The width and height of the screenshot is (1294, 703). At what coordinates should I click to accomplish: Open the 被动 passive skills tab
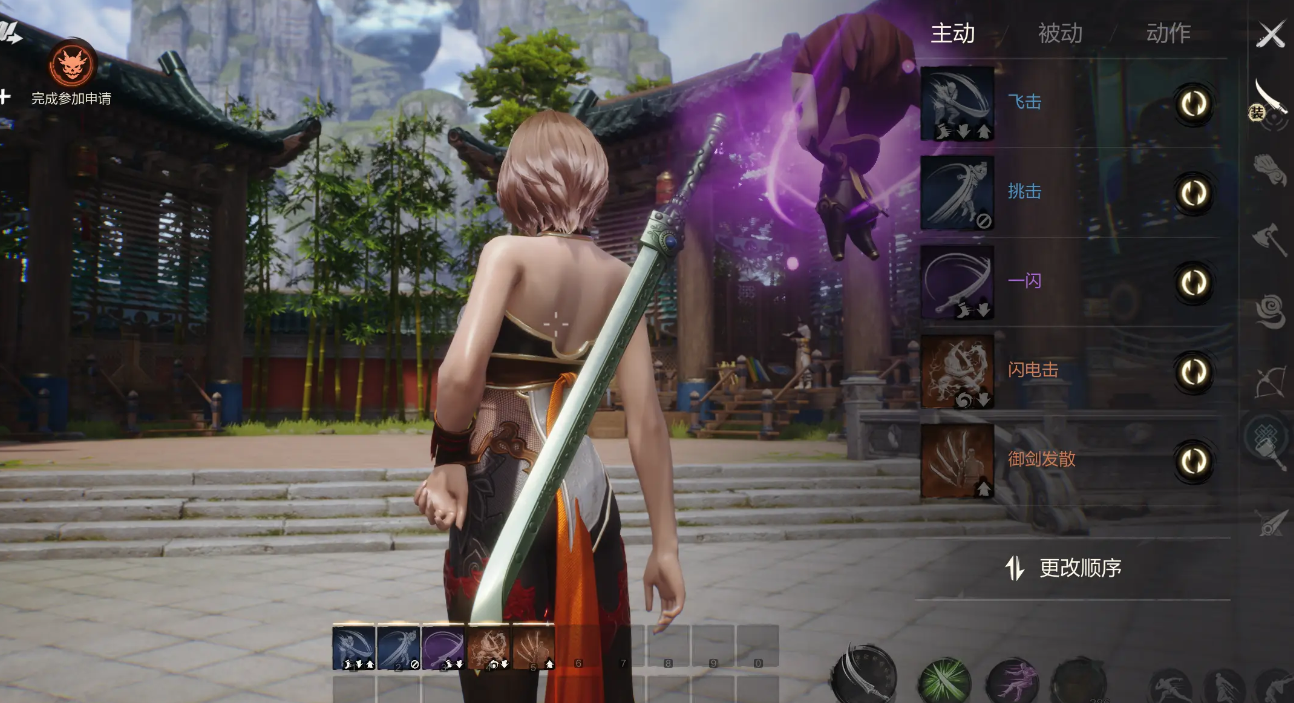[1060, 33]
